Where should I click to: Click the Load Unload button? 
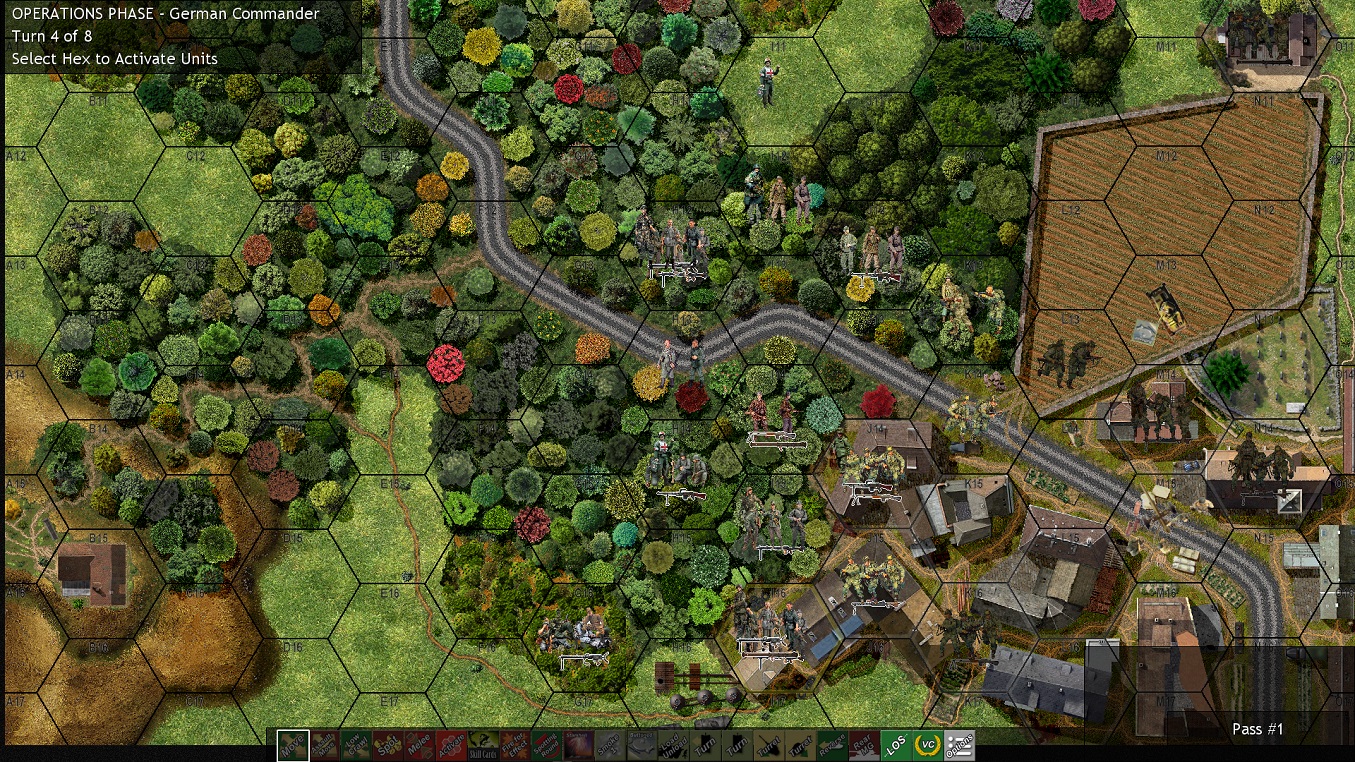pyautogui.click(x=673, y=745)
